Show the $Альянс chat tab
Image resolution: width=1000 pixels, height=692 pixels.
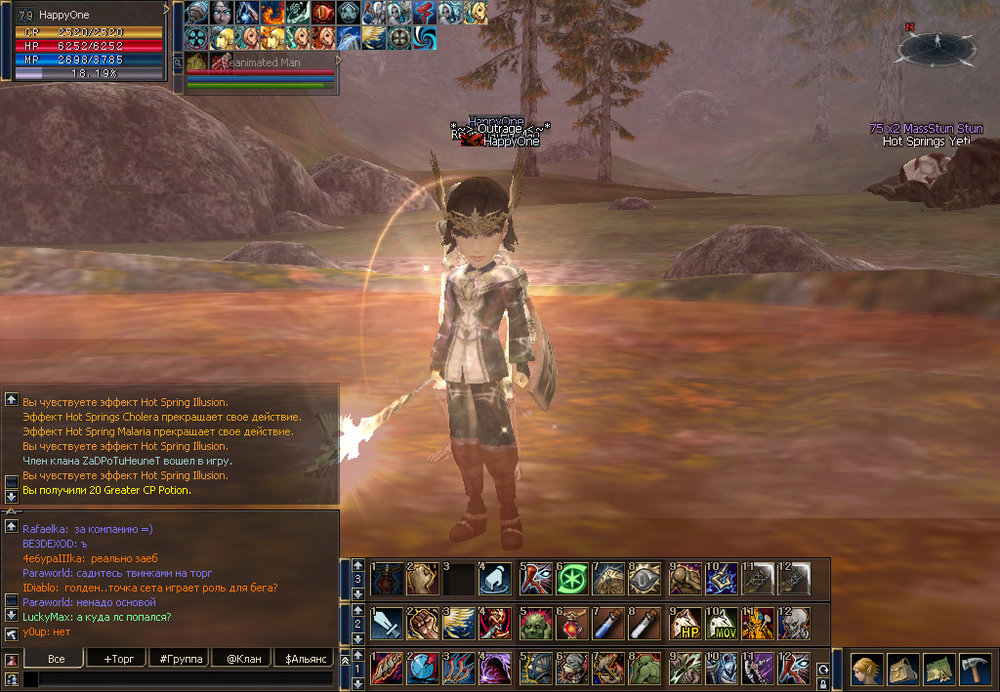(307, 659)
